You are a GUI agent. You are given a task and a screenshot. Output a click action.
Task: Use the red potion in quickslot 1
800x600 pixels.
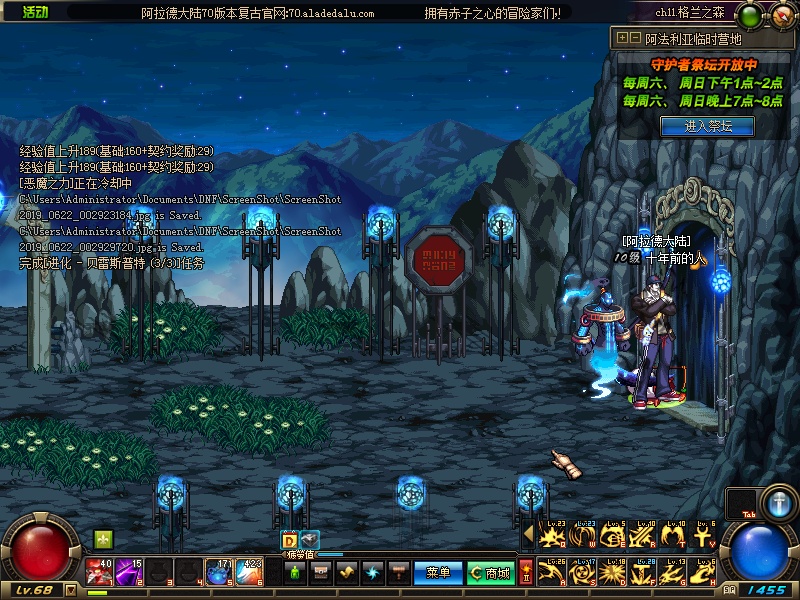(x=99, y=571)
